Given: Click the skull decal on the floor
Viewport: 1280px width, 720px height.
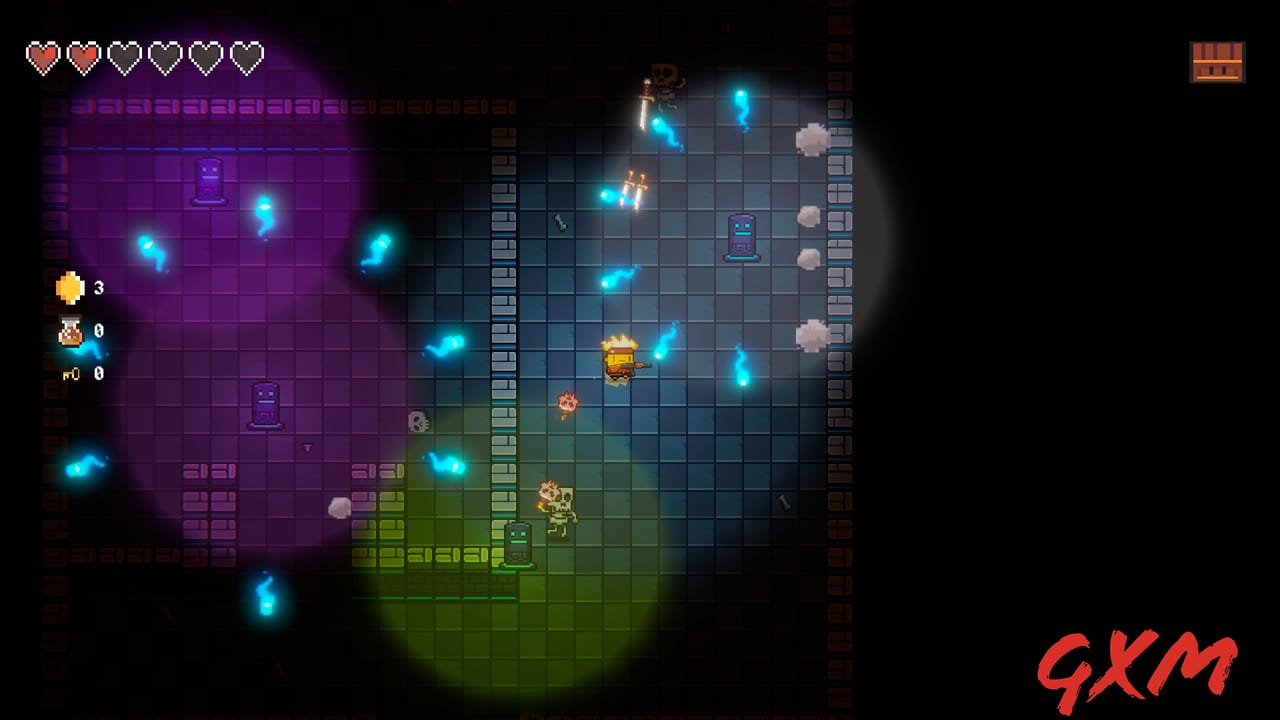Looking at the screenshot, I should tap(418, 422).
